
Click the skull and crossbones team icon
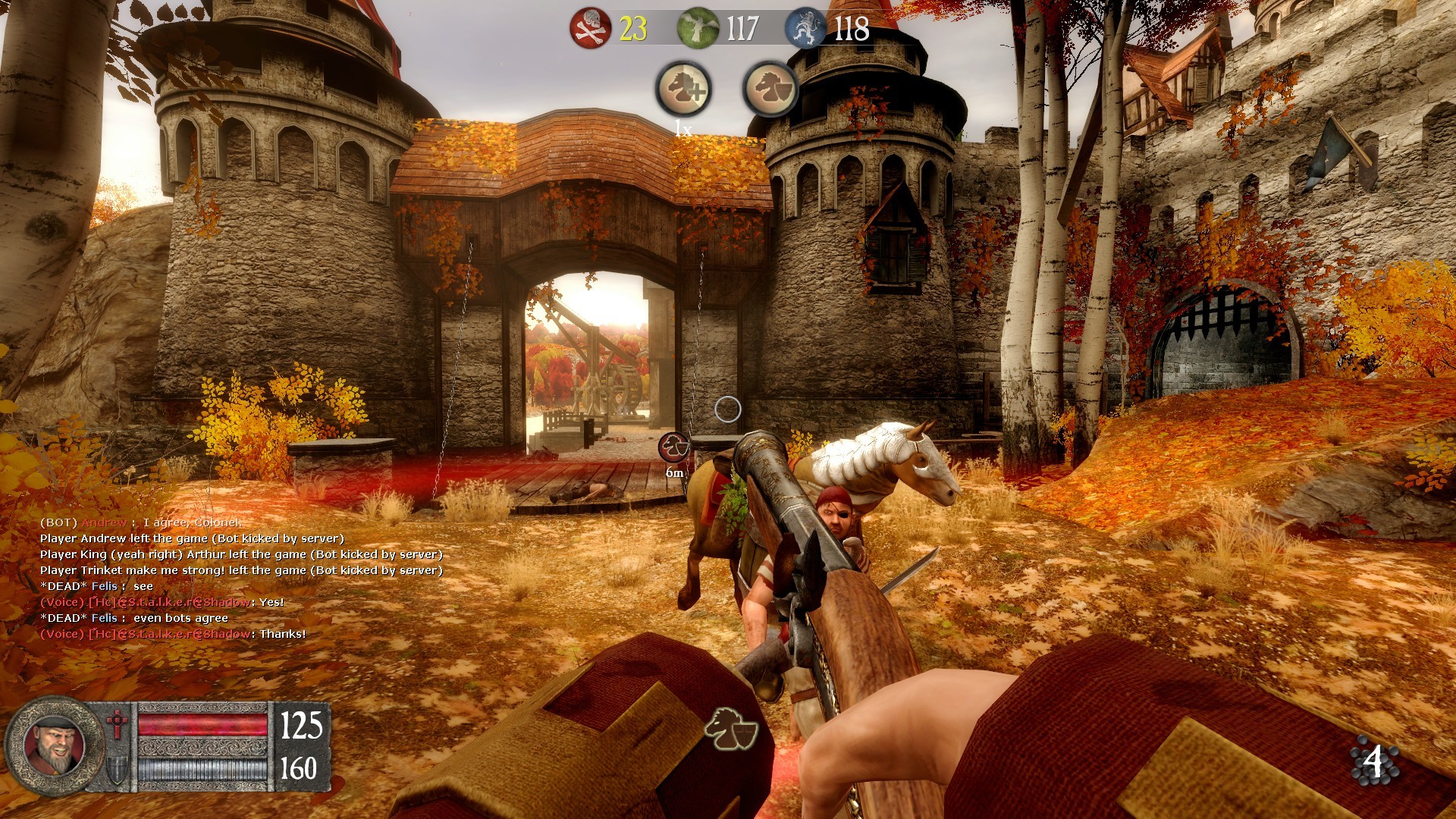[x=590, y=29]
